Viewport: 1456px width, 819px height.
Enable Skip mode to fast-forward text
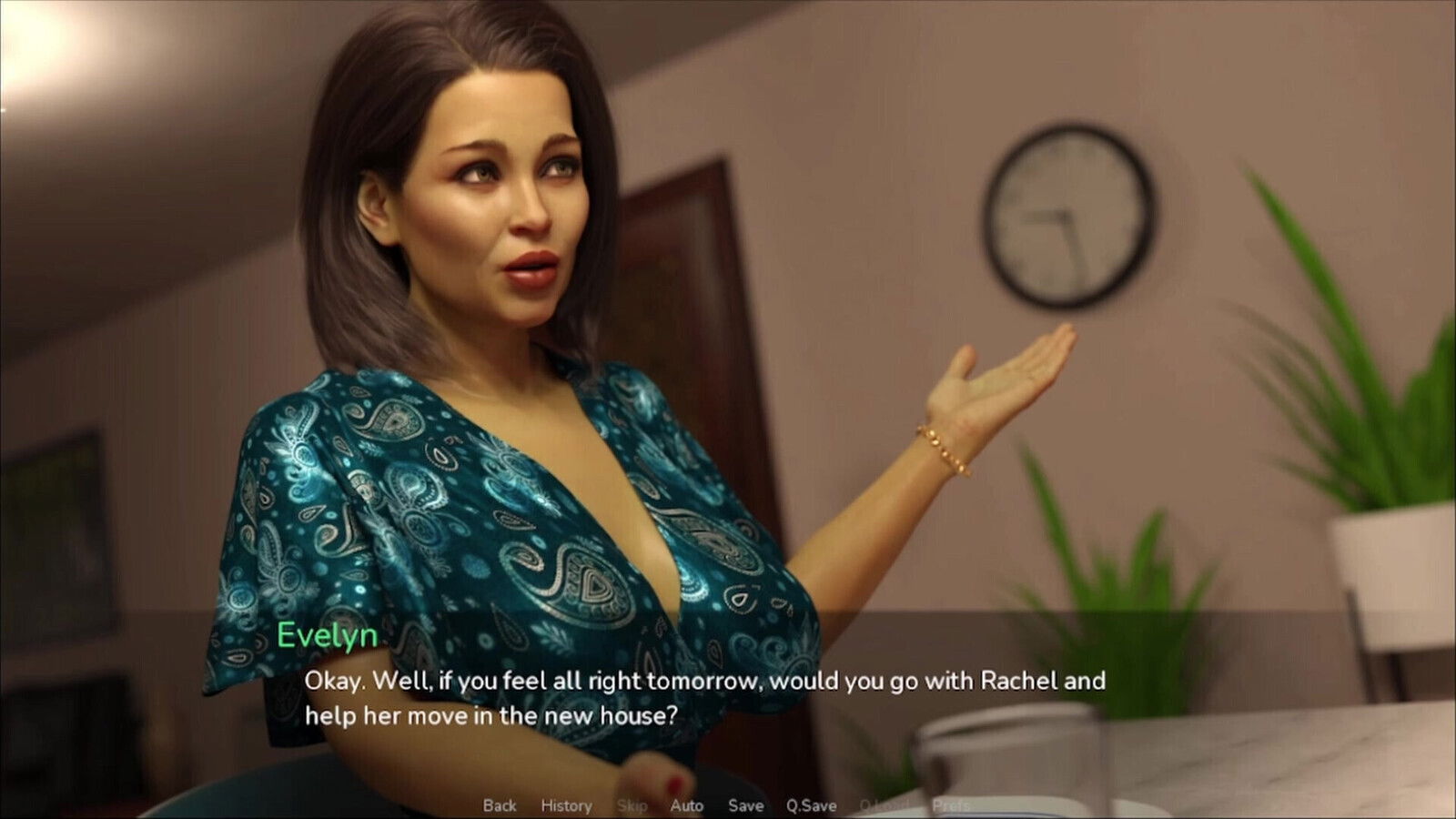(632, 805)
